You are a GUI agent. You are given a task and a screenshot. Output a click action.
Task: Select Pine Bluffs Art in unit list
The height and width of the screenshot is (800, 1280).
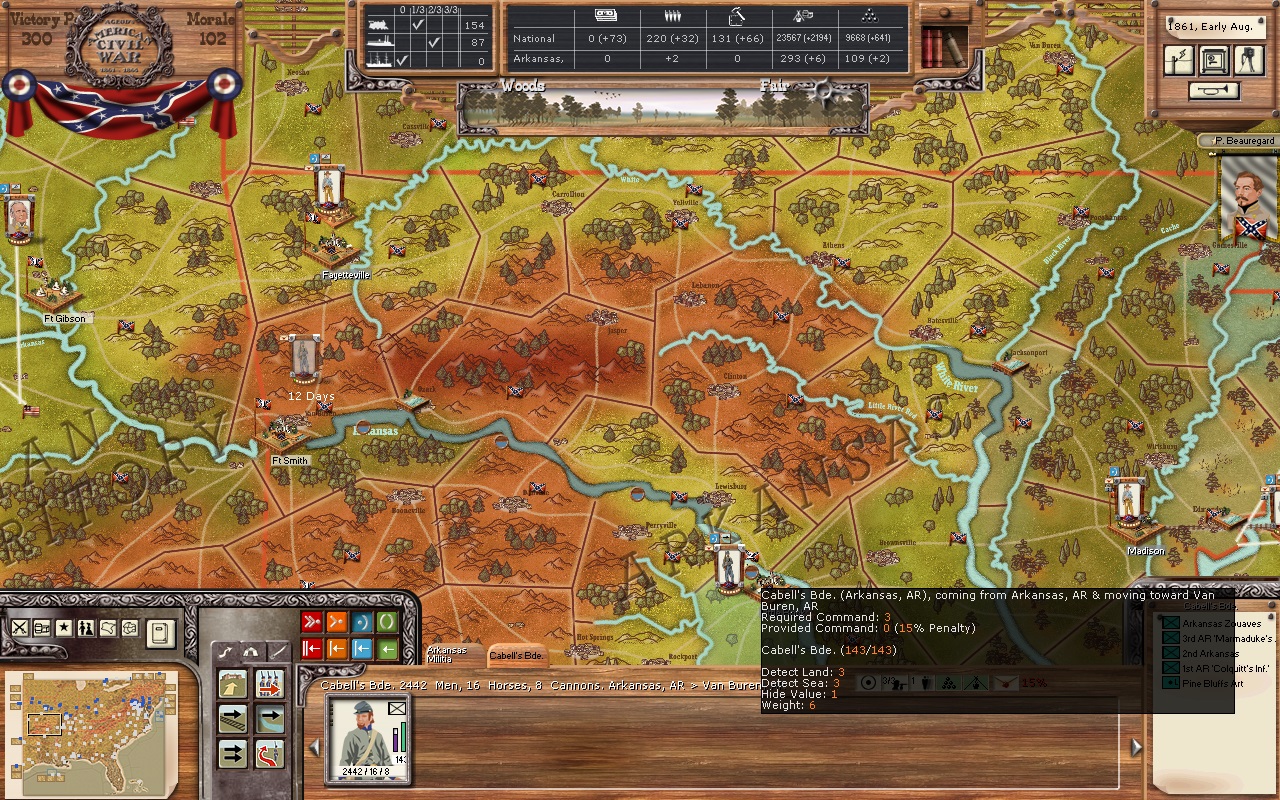click(x=1212, y=683)
